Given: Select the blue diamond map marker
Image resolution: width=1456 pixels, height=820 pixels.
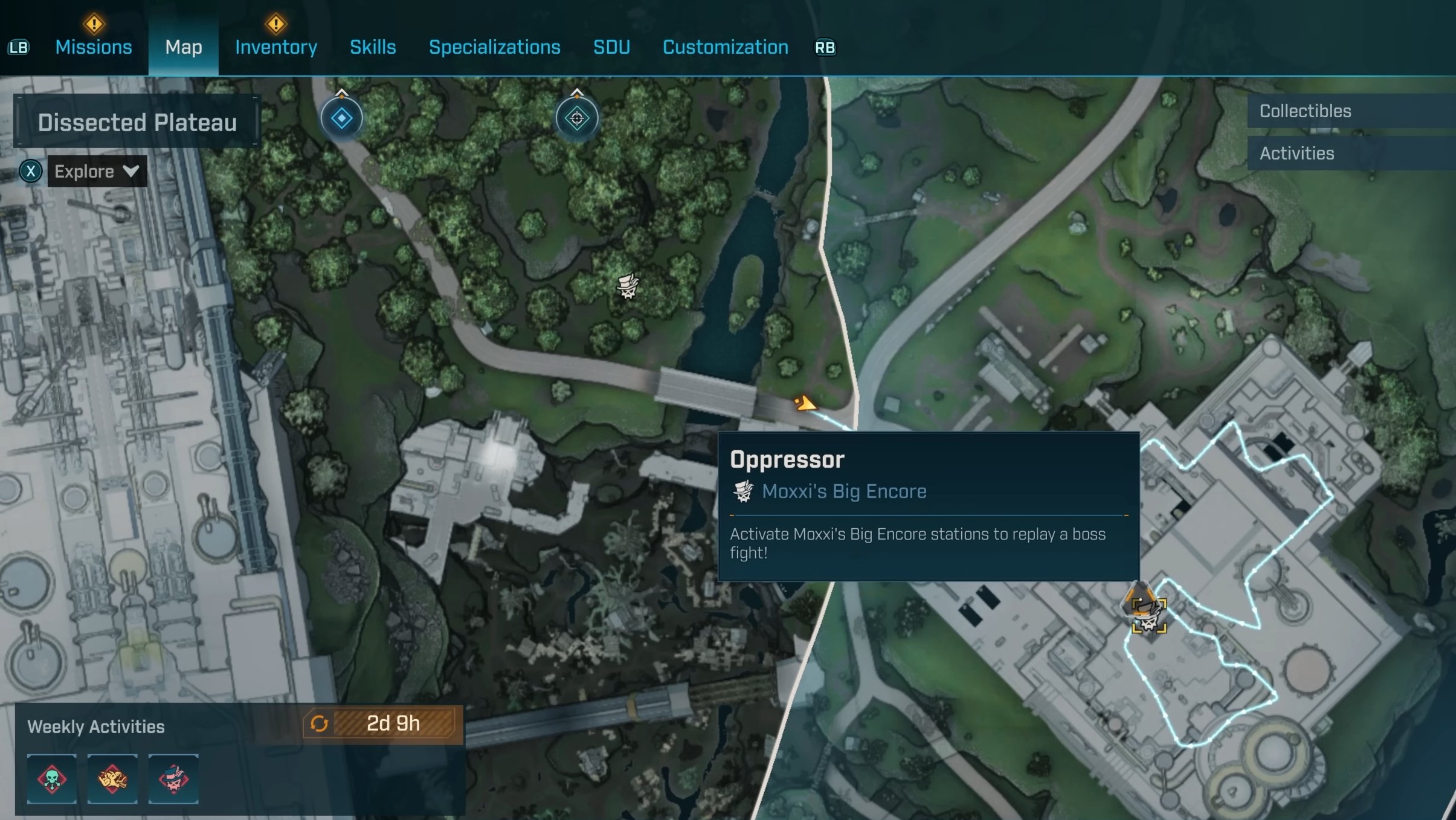Looking at the screenshot, I should tap(341, 118).
